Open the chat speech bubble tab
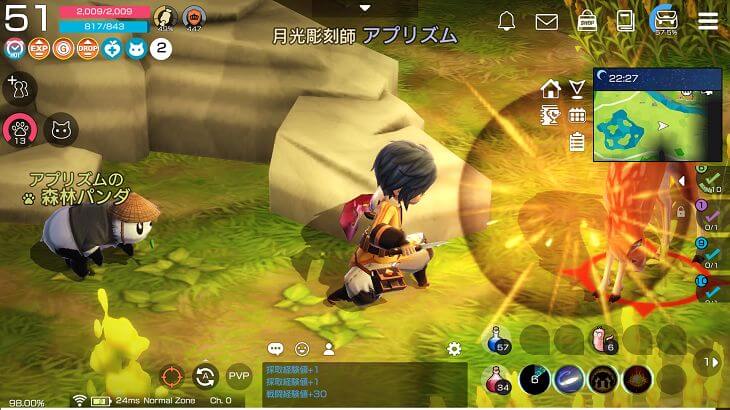Viewport: 730px width, 410px height. pyautogui.click(x=275, y=349)
